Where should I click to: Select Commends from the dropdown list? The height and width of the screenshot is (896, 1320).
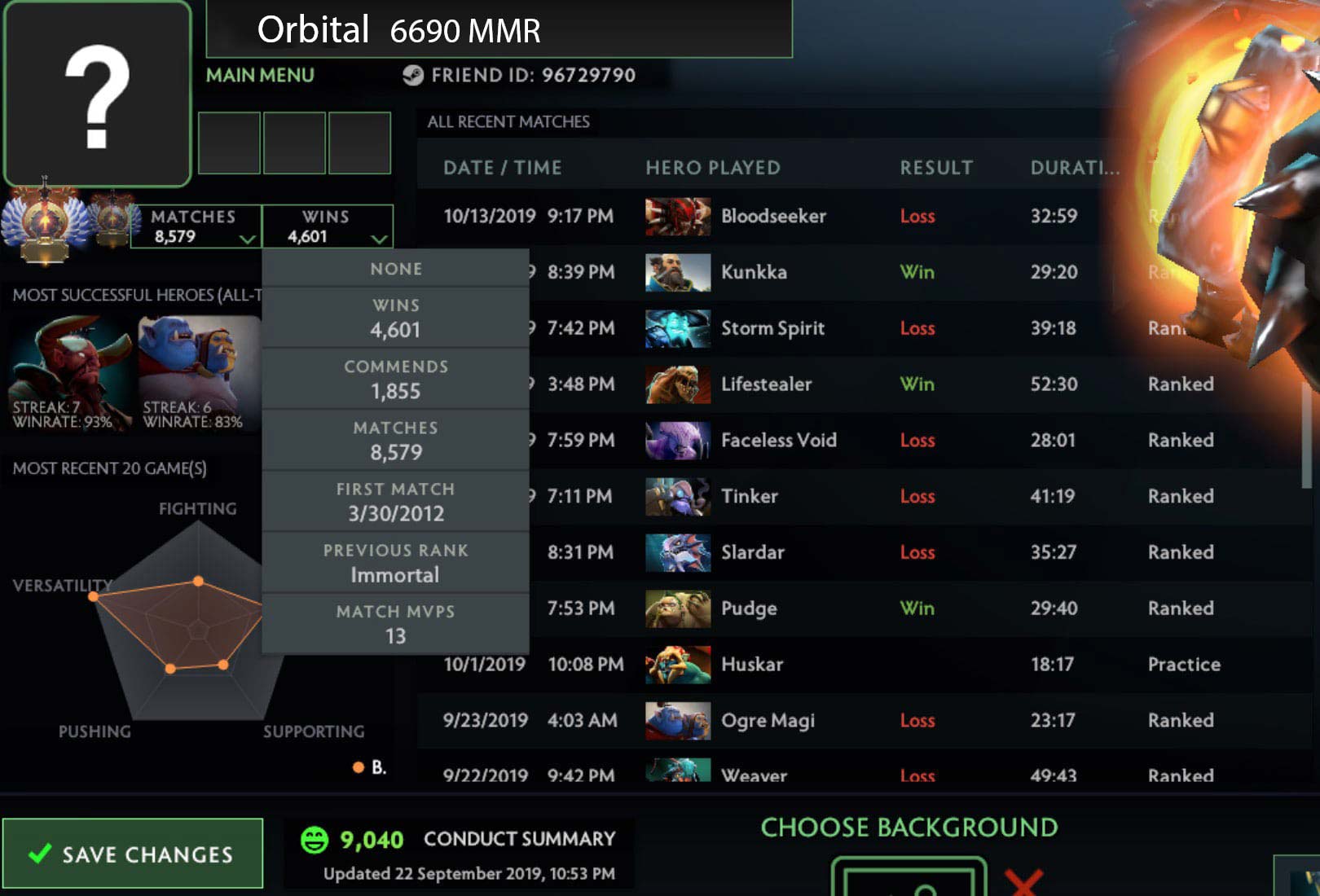(396, 380)
